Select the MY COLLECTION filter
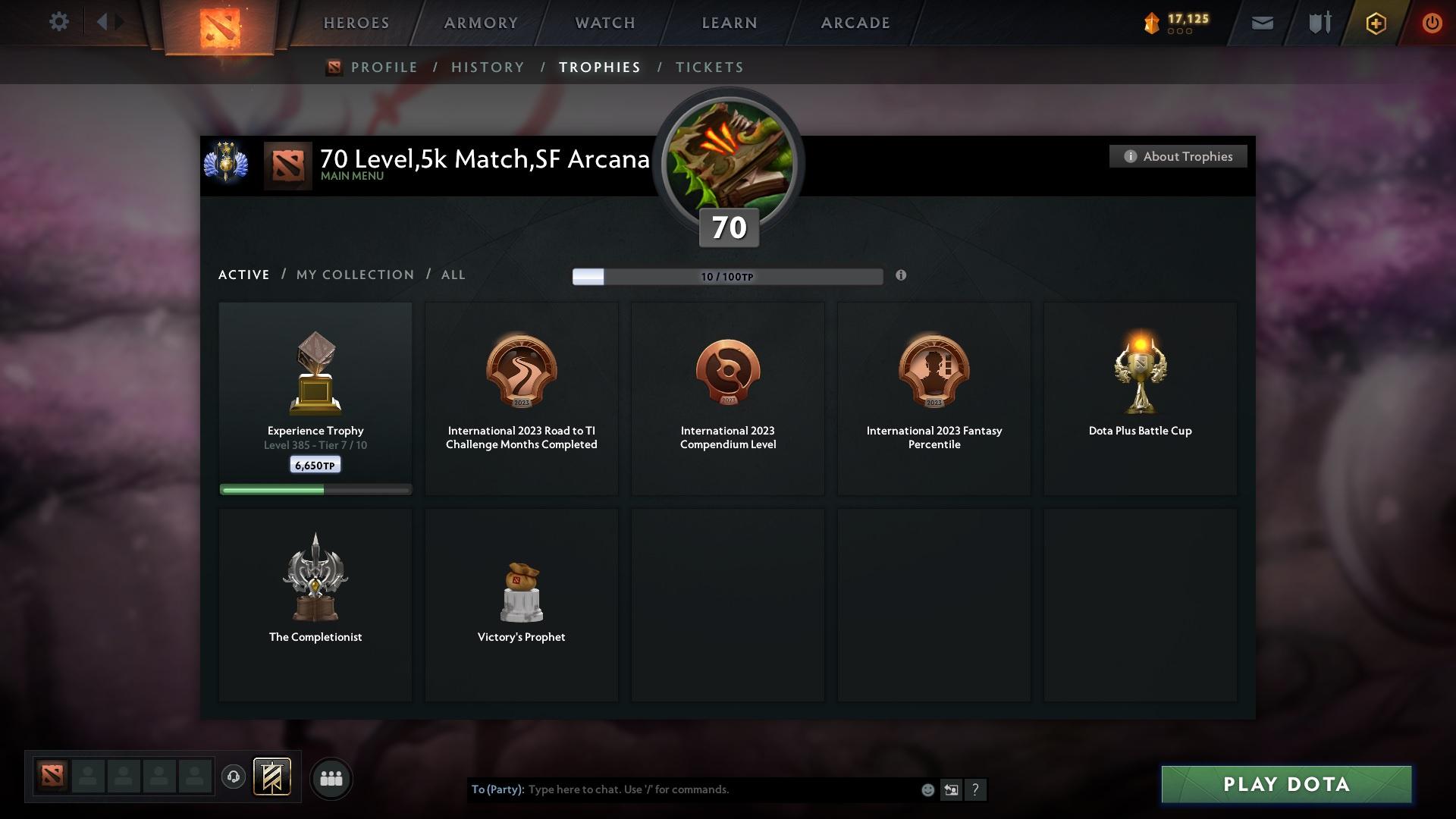The image size is (1456, 819). [x=354, y=275]
